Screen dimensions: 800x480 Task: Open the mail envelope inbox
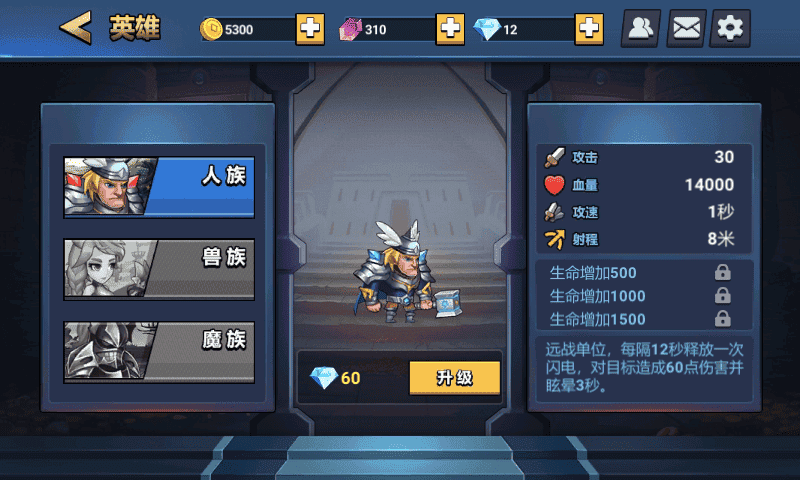click(x=686, y=28)
